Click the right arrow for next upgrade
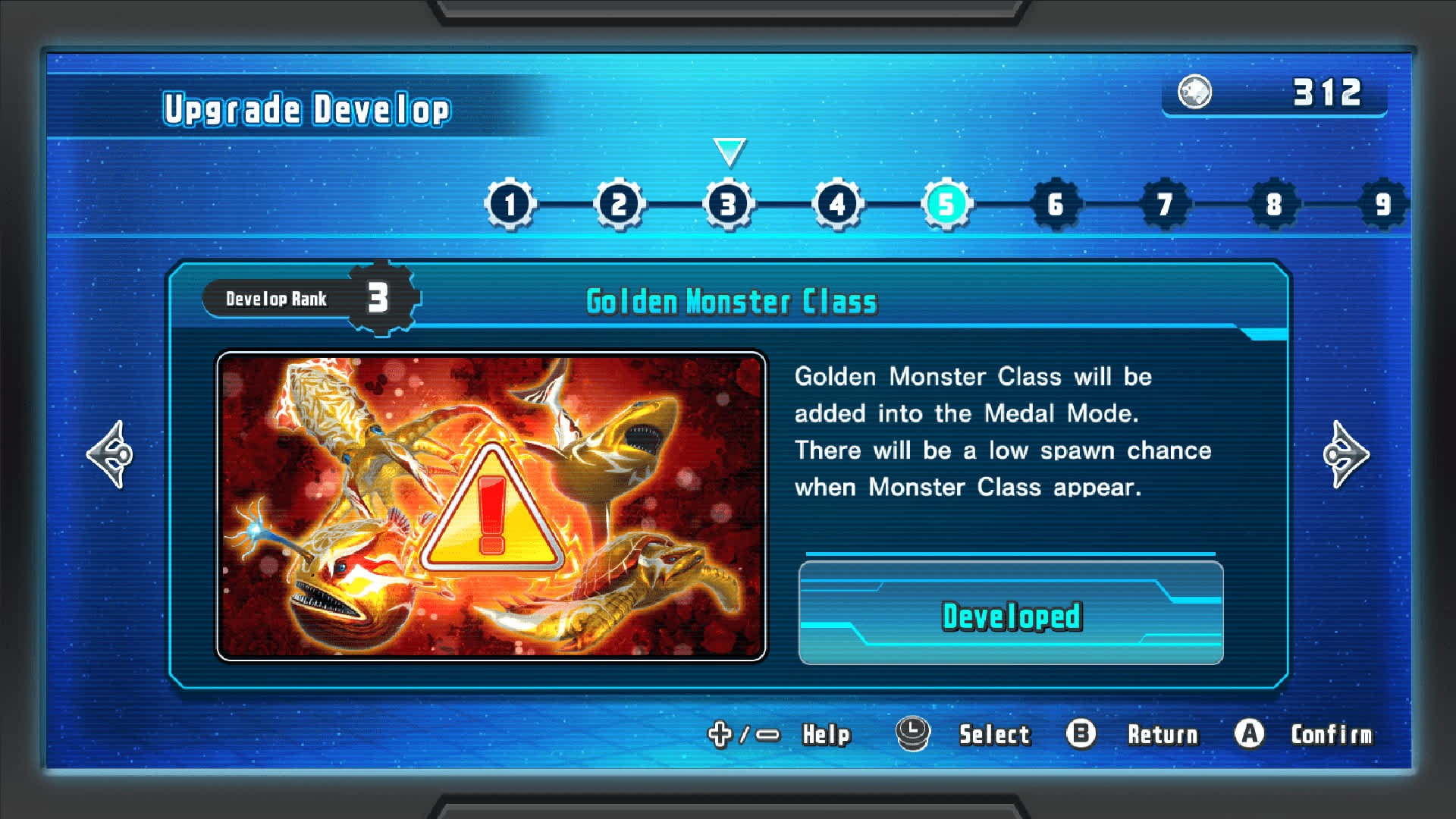The image size is (1456, 819). (x=1345, y=454)
